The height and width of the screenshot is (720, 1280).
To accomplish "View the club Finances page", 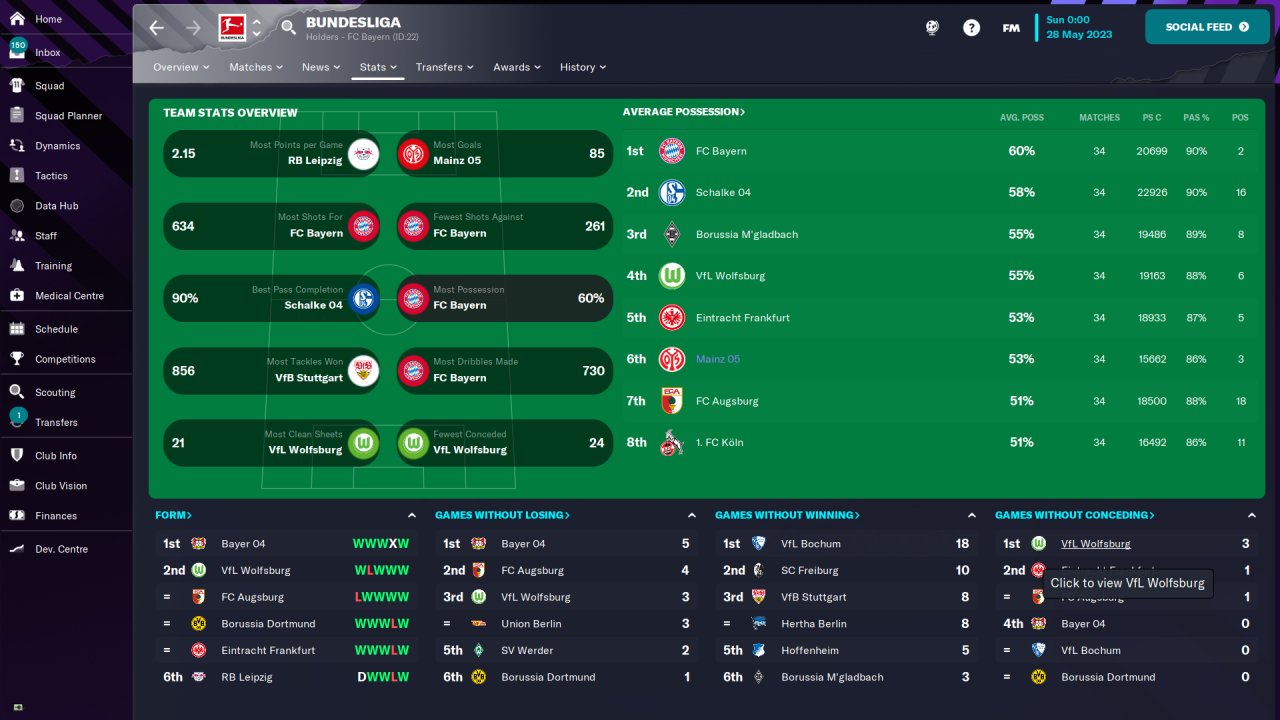I will pyautogui.click(x=56, y=516).
